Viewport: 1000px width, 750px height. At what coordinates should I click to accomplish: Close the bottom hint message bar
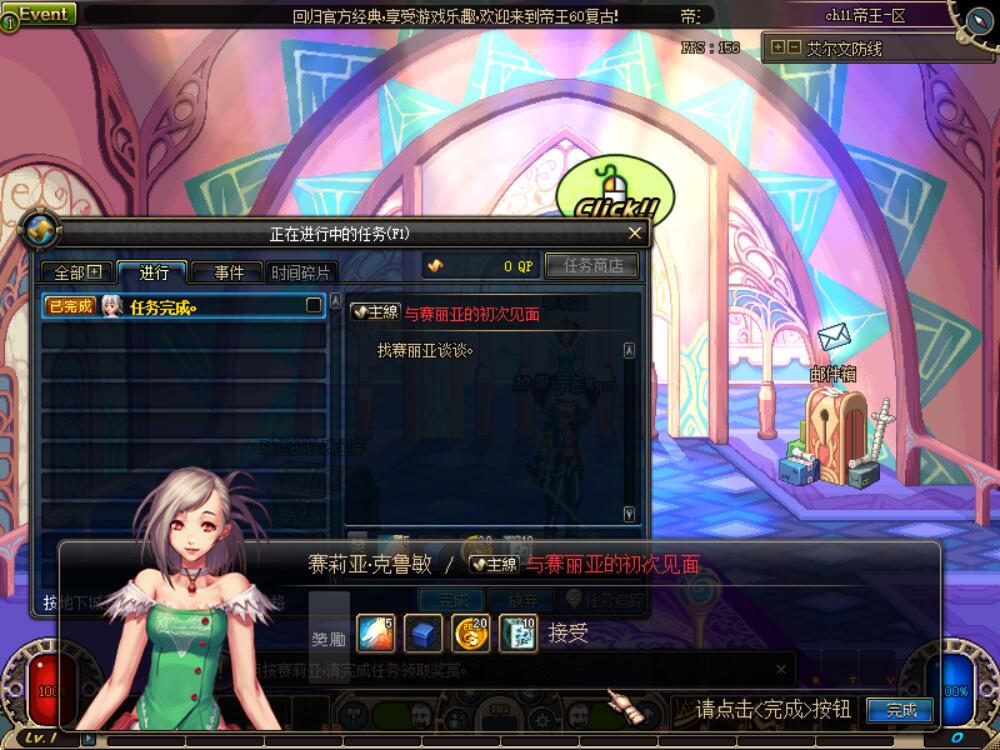pos(781,669)
